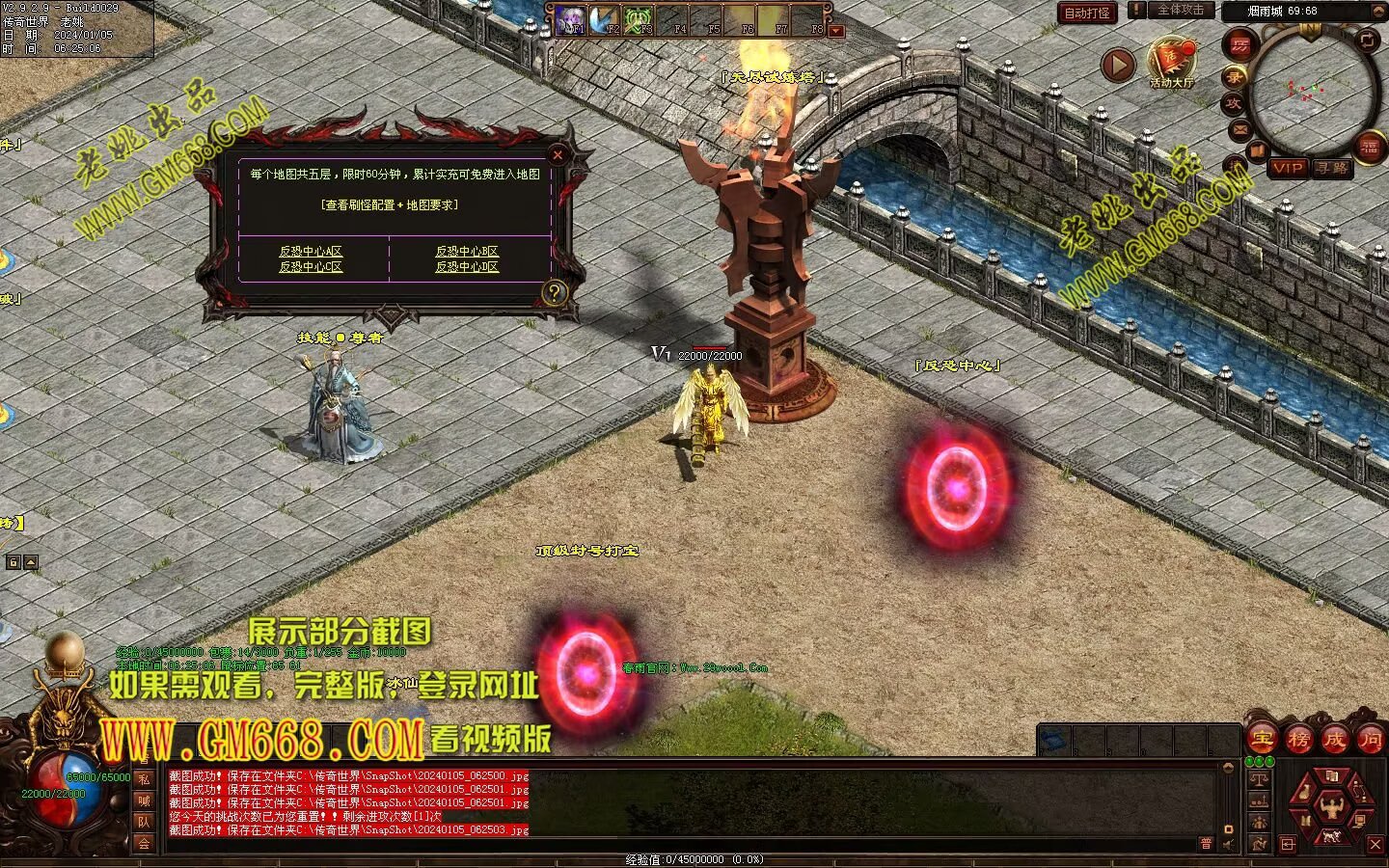Activate the 寻路 pathfinding button
The image size is (1389, 868).
[x=1332, y=168]
